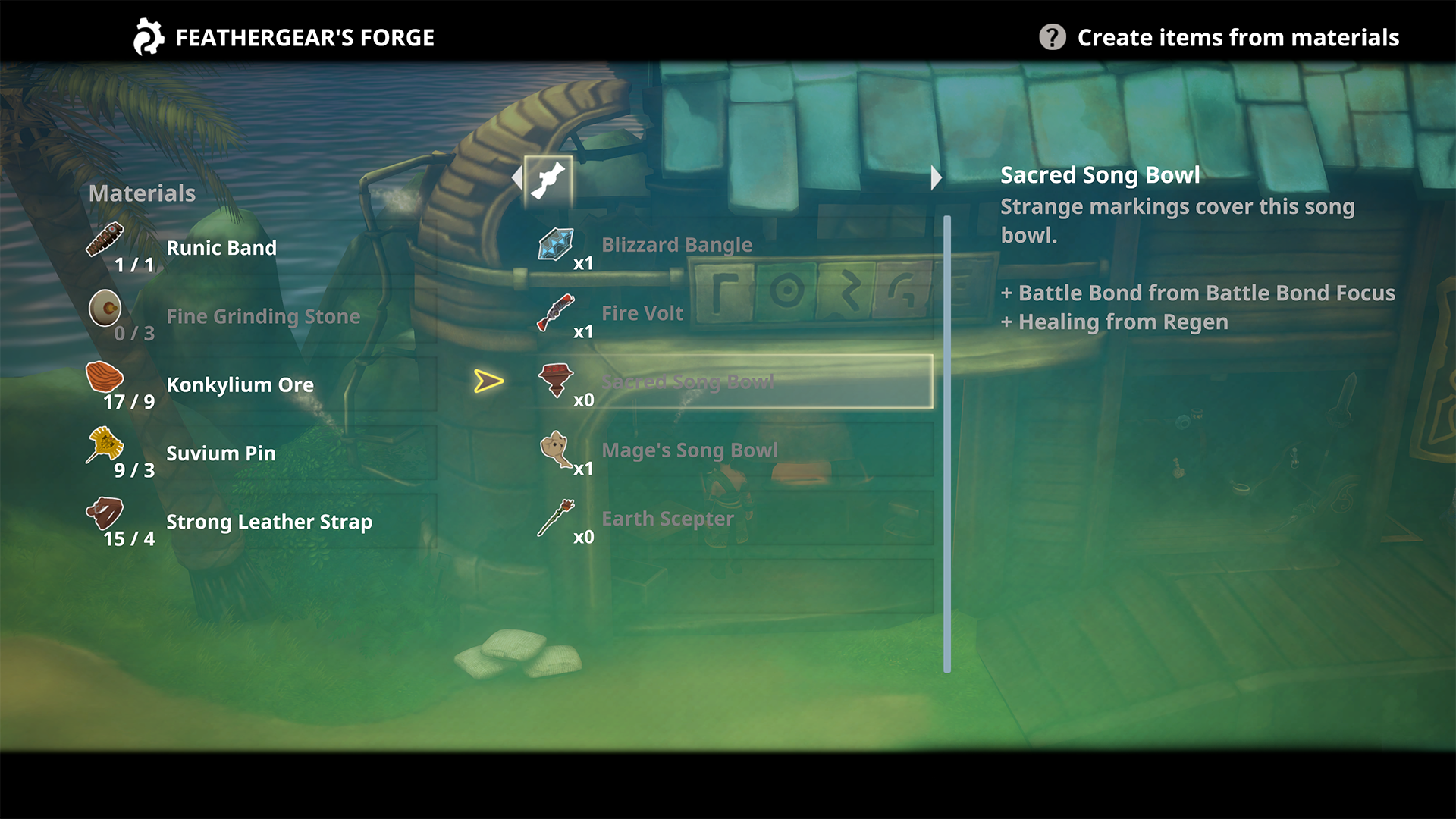The height and width of the screenshot is (819, 1456).
Task: Select the Fire Volt weapon icon
Action: [557, 312]
